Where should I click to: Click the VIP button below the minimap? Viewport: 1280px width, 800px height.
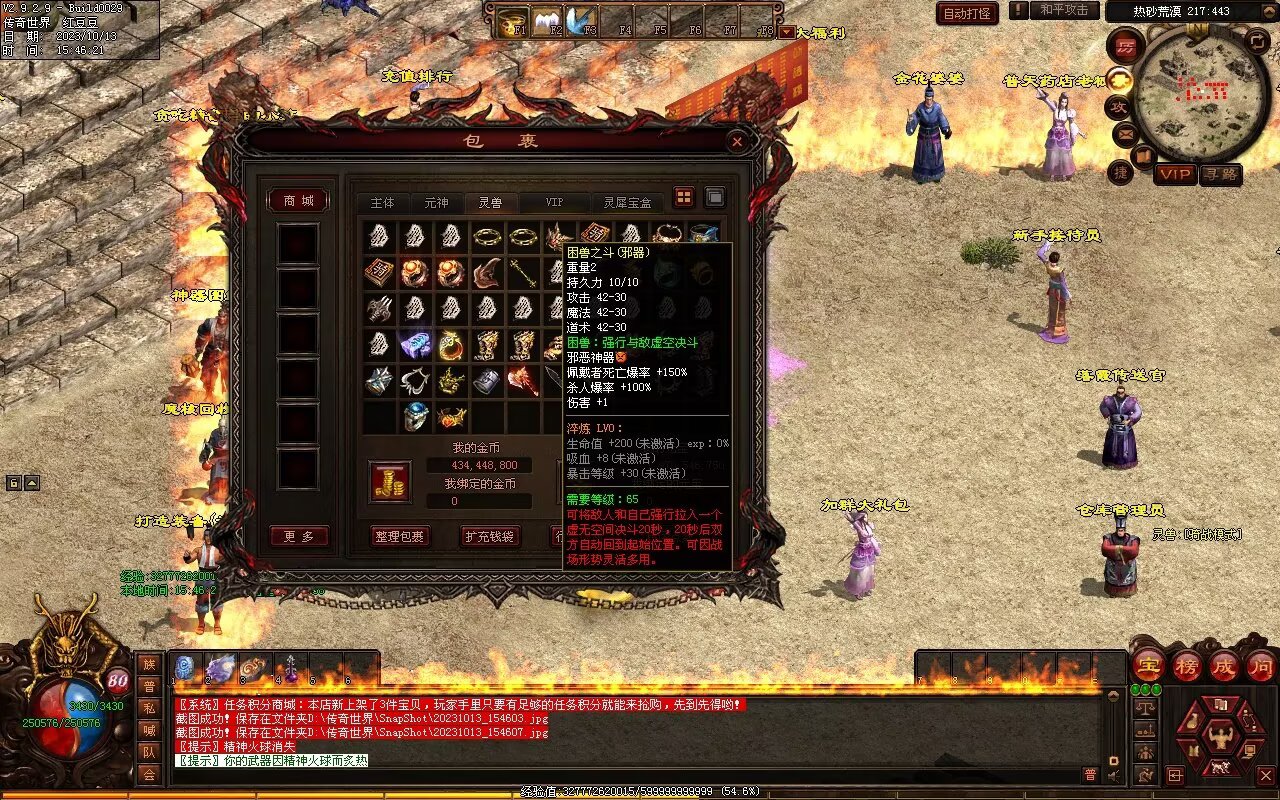tap(1175, 174)
